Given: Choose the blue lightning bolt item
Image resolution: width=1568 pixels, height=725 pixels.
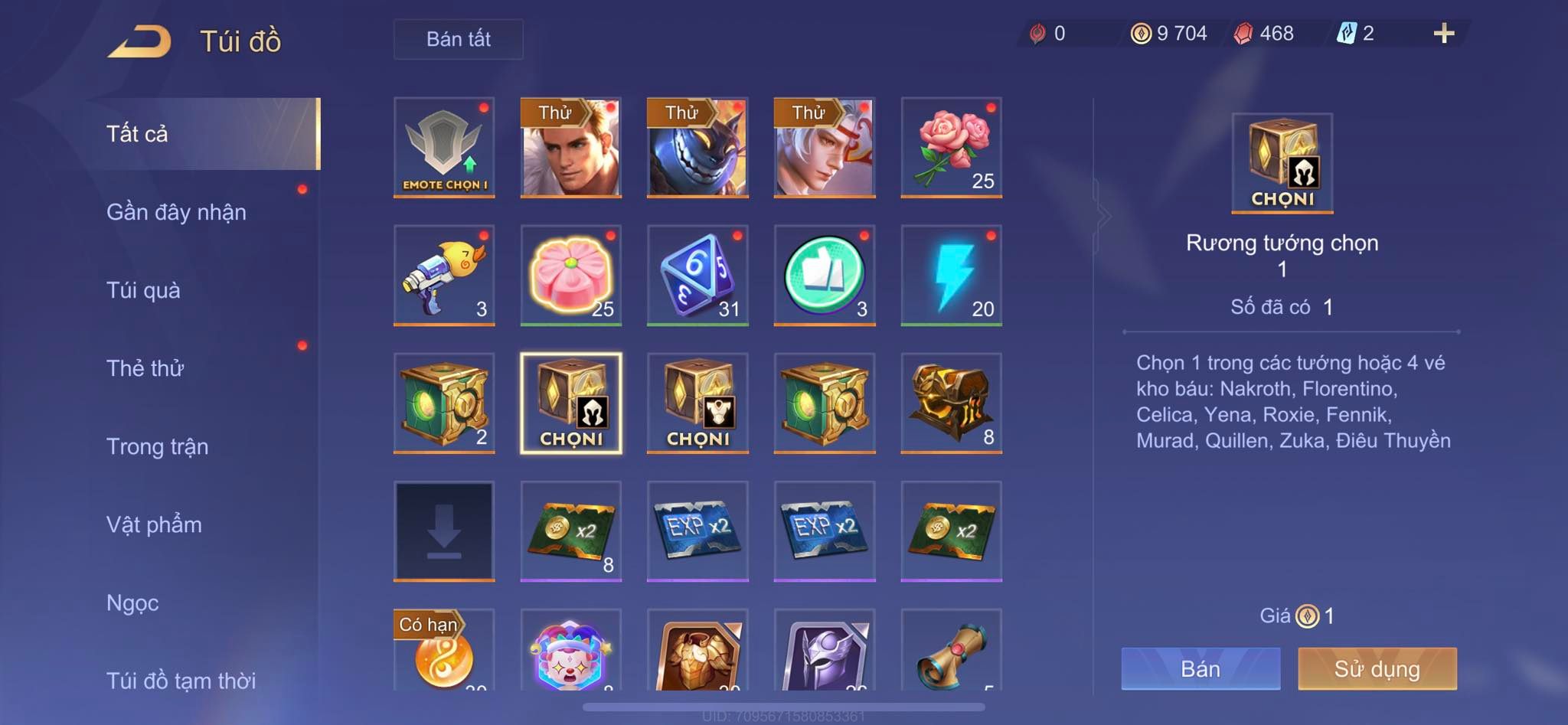Looking at the screenshot, I should 951,276.
